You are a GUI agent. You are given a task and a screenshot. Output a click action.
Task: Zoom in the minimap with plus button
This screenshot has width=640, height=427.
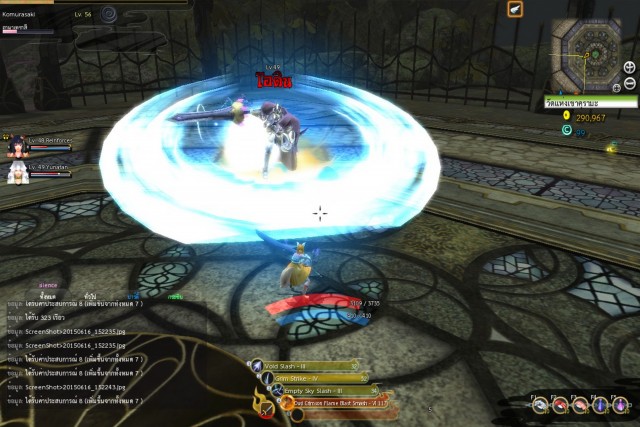629,67
